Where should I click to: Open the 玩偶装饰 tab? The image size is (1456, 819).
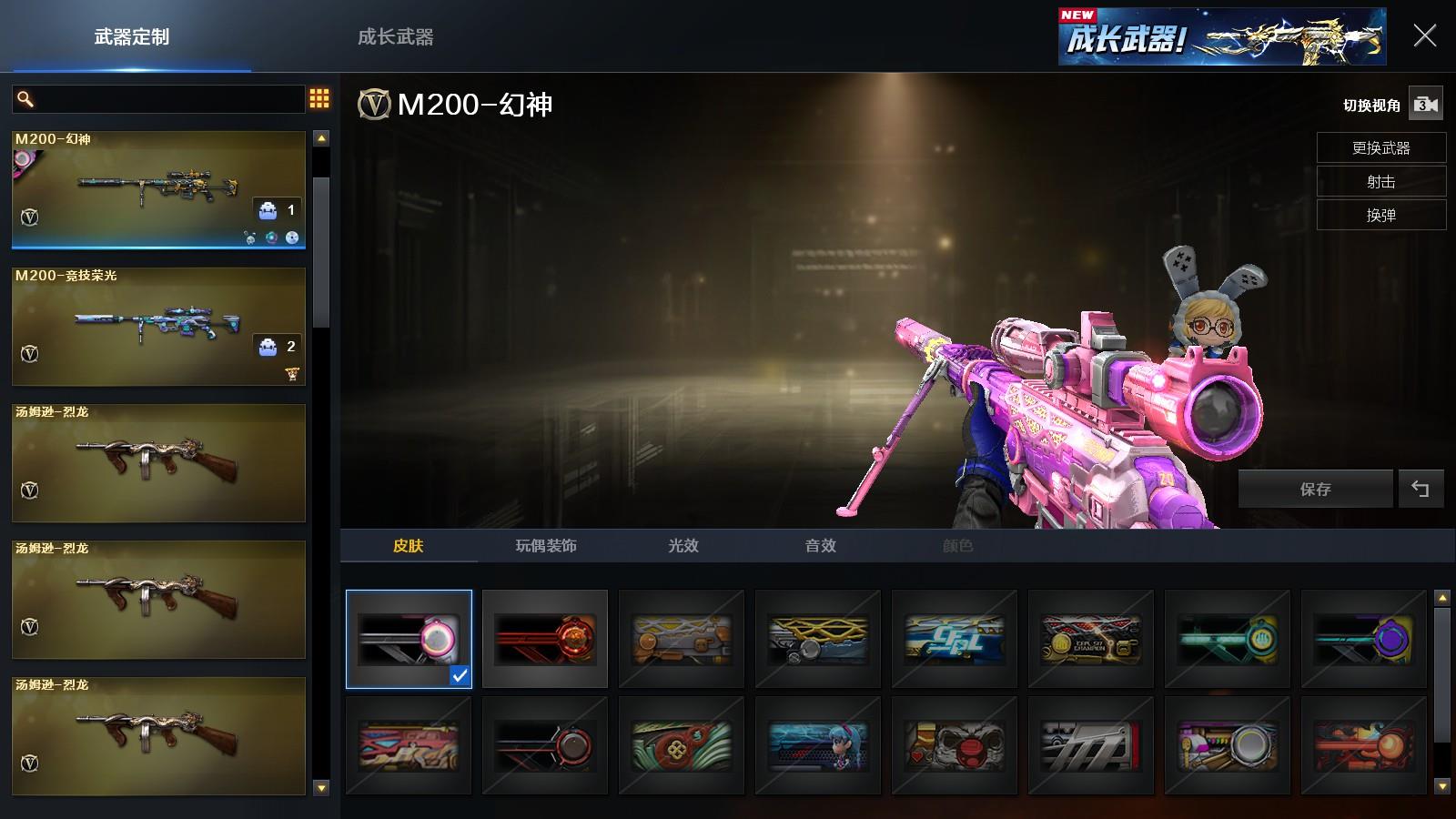tap(546, 546)
